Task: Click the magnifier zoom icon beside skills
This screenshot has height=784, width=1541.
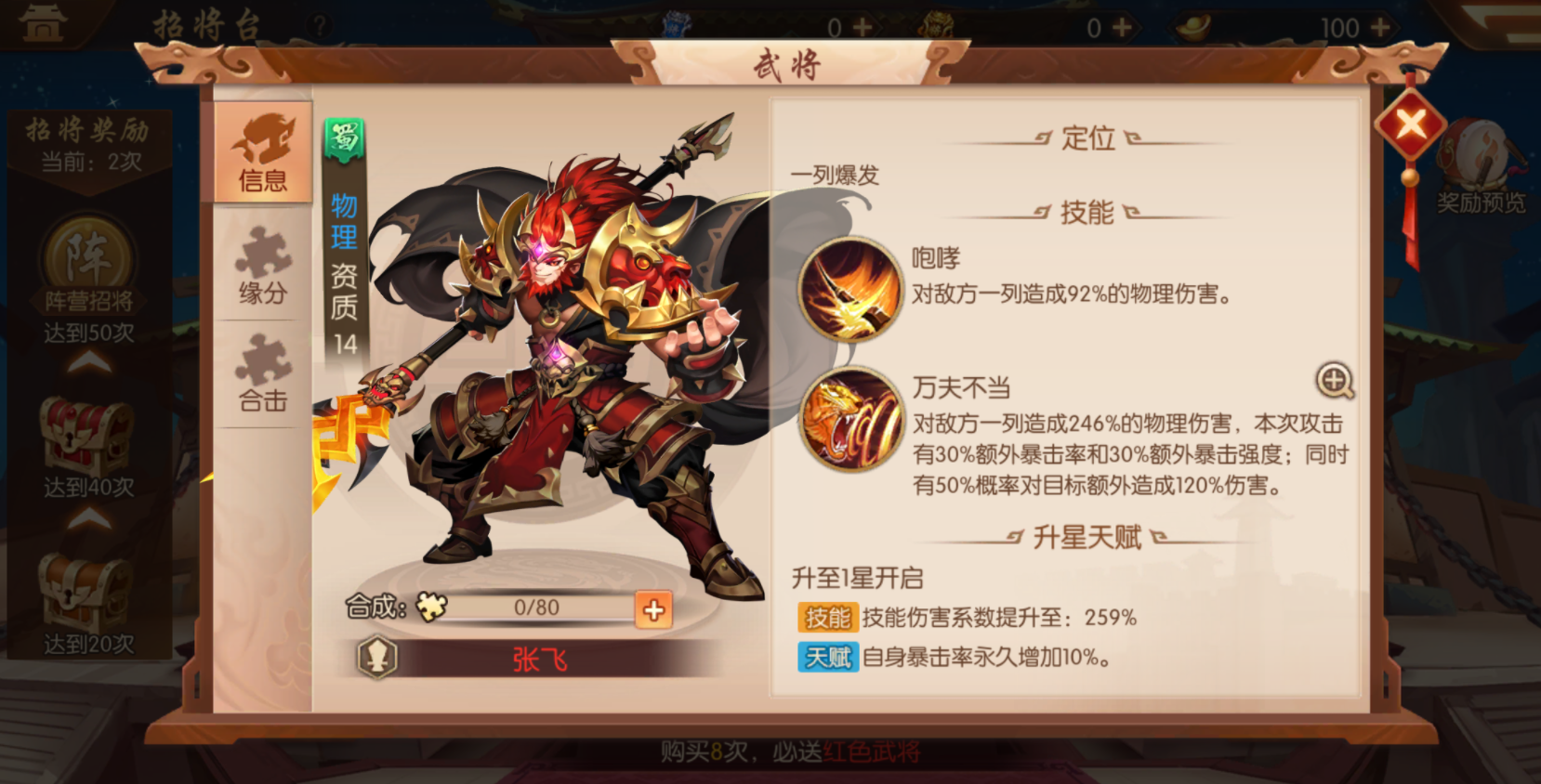Action: coord(1336,381)
